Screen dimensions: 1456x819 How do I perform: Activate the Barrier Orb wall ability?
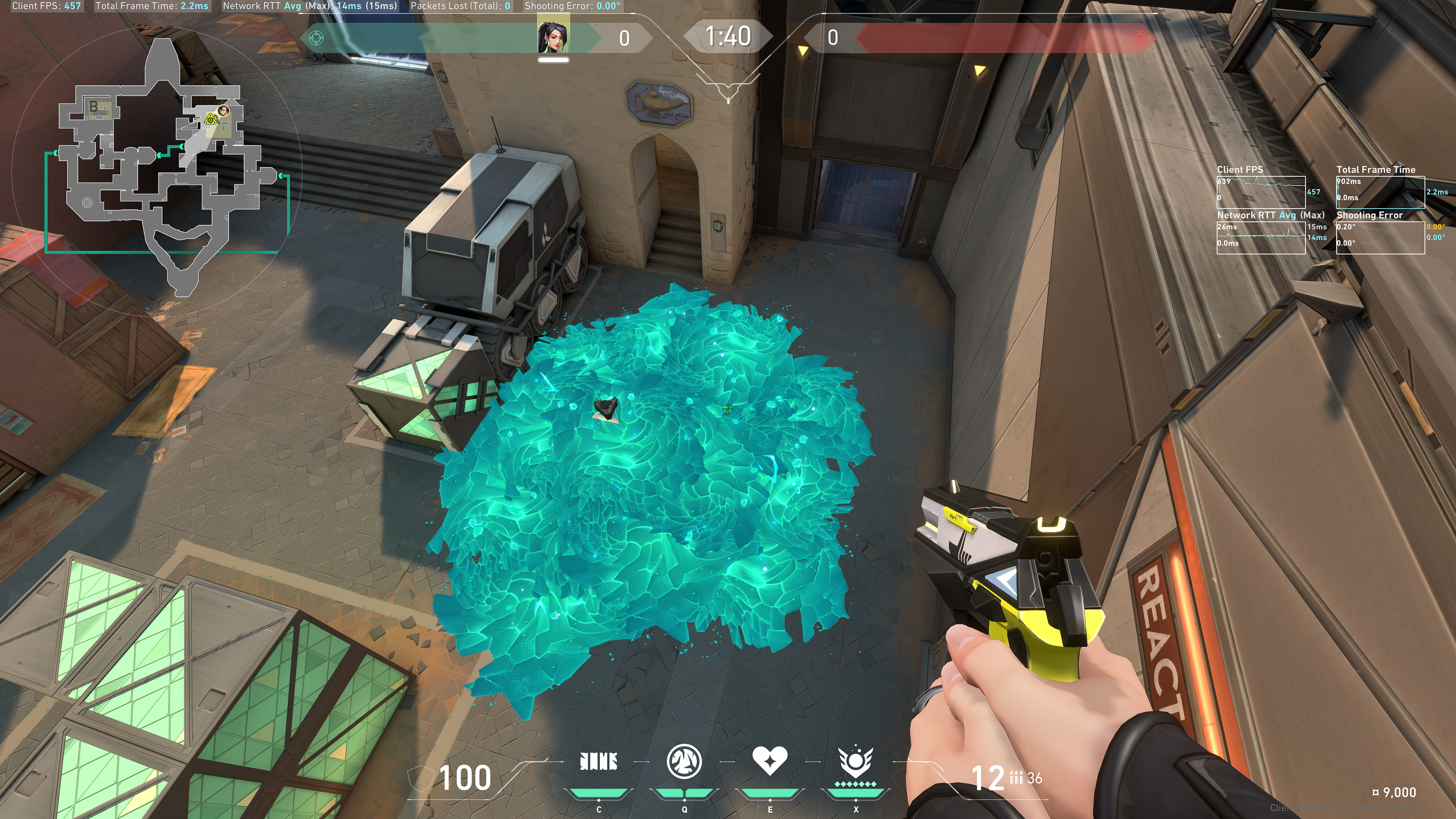599,762
